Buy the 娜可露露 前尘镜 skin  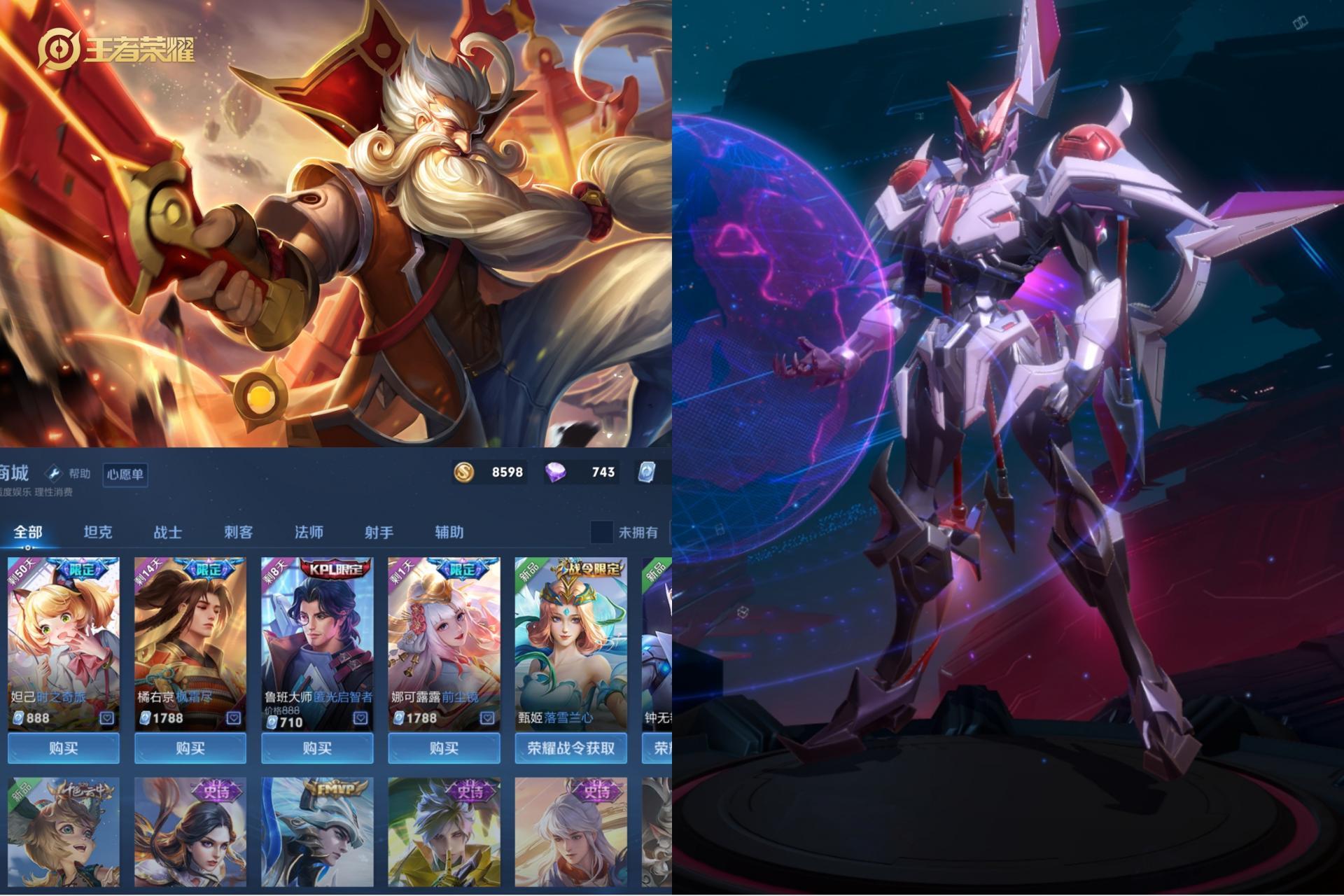tap(444, 748)
